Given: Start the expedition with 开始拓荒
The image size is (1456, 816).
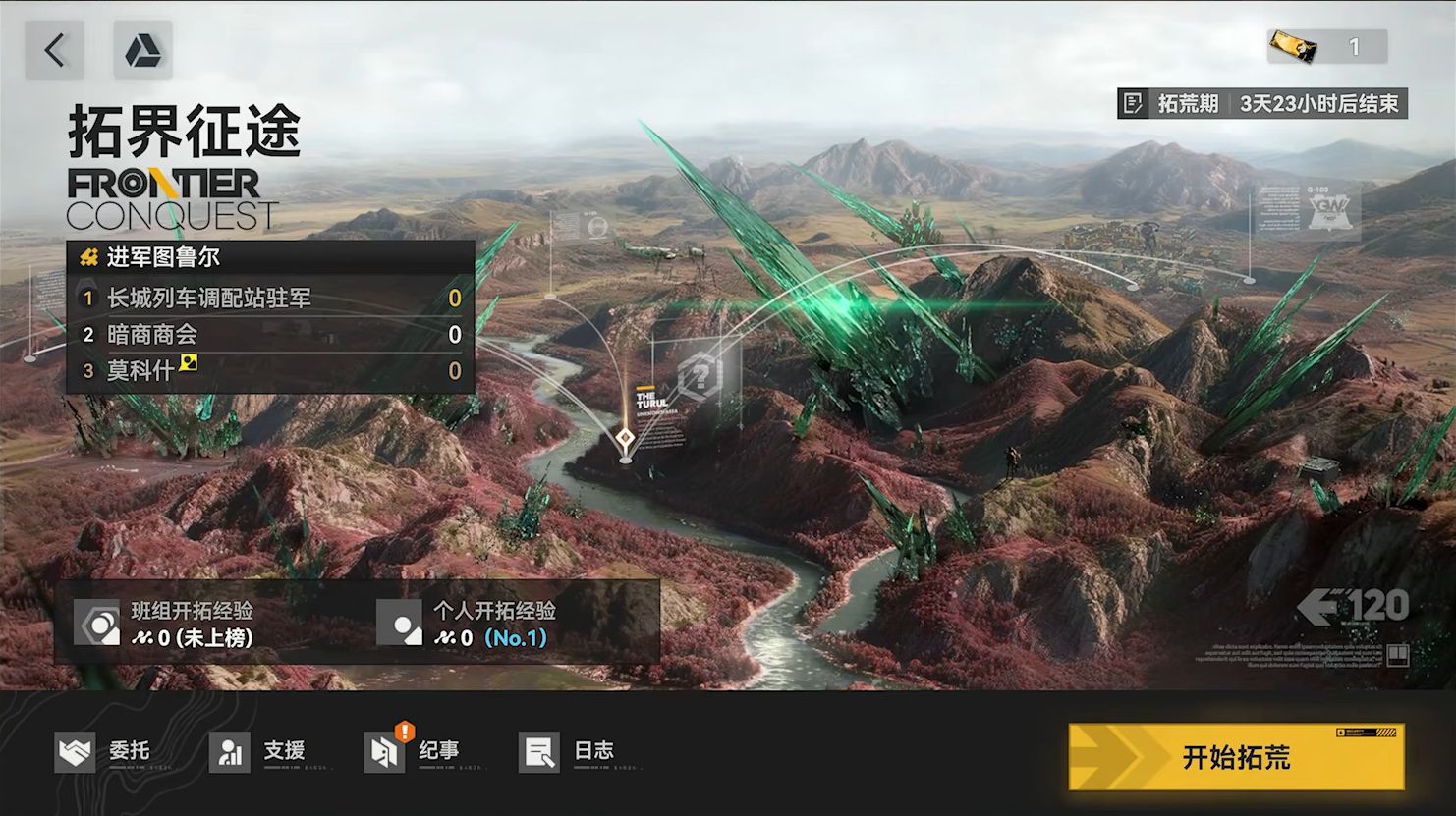Looking at the screenshot, I should pos(1236,757).
